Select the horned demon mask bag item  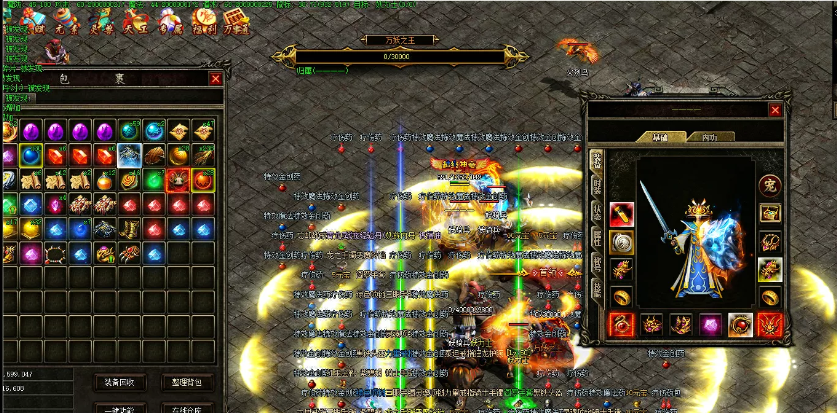[x=178, y=180]
